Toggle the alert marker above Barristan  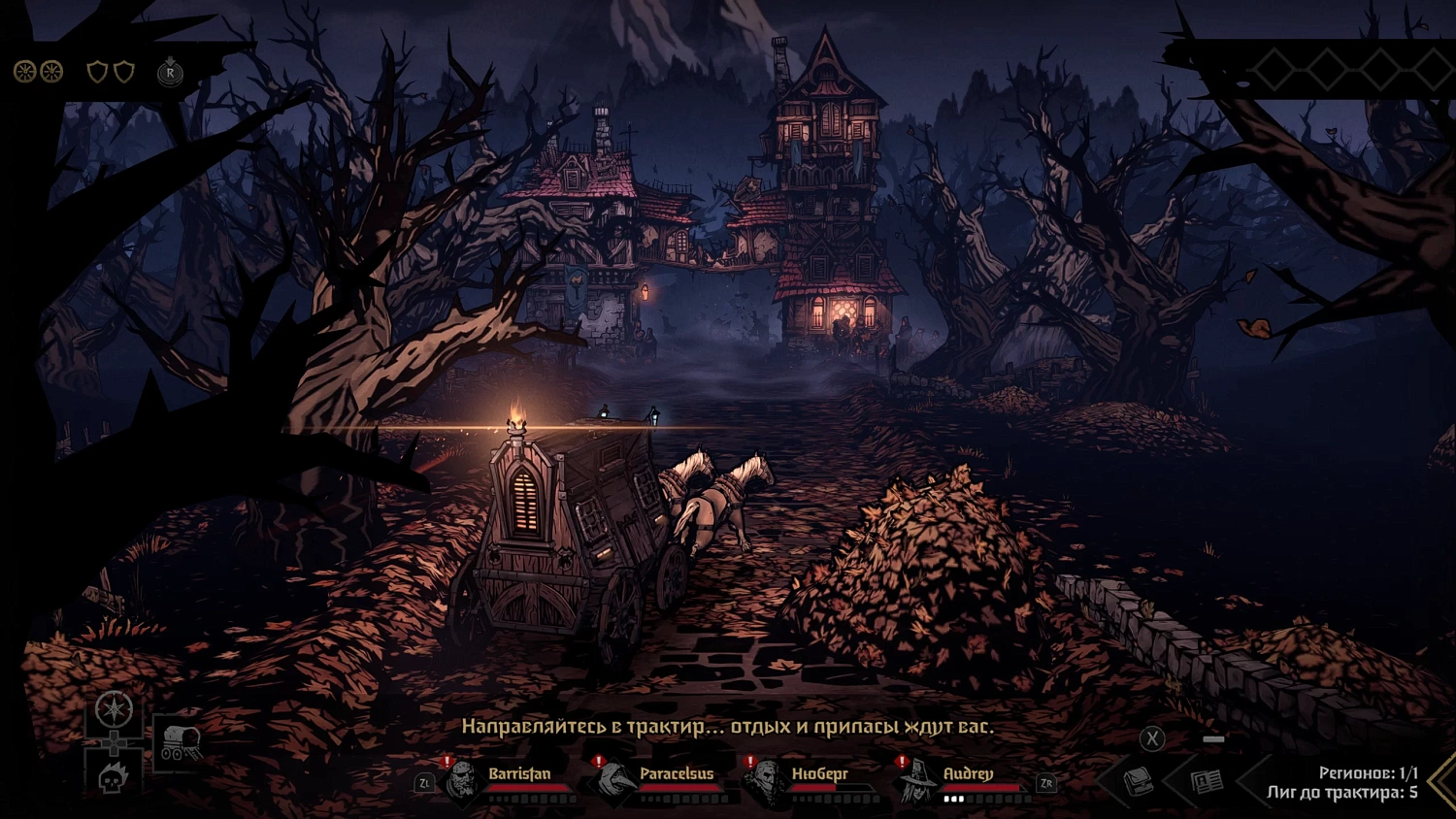tap(446, 763)
